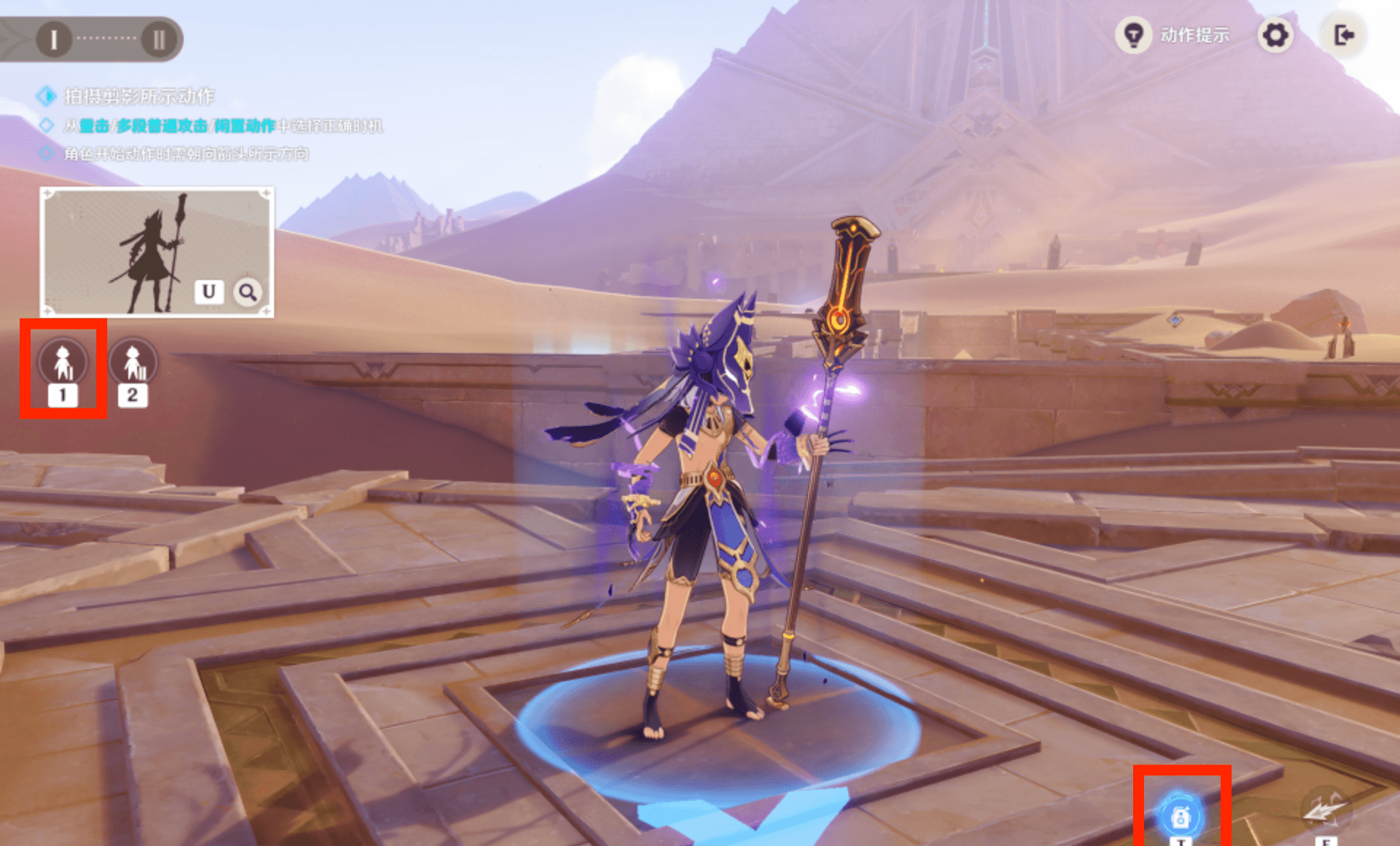1400x846 pixels.
Task: Exit the photo challenge via door icon
Action: (x=1344, y=35)
